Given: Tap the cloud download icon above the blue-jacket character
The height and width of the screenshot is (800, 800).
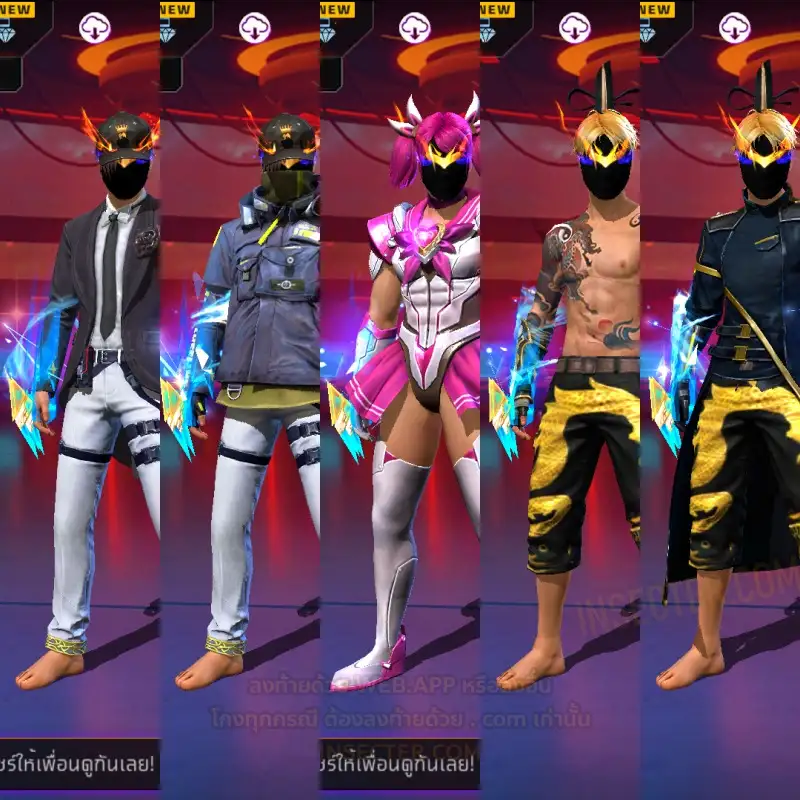Looking at the screenshot, I should pyautogui.click(x=254, y=27).
